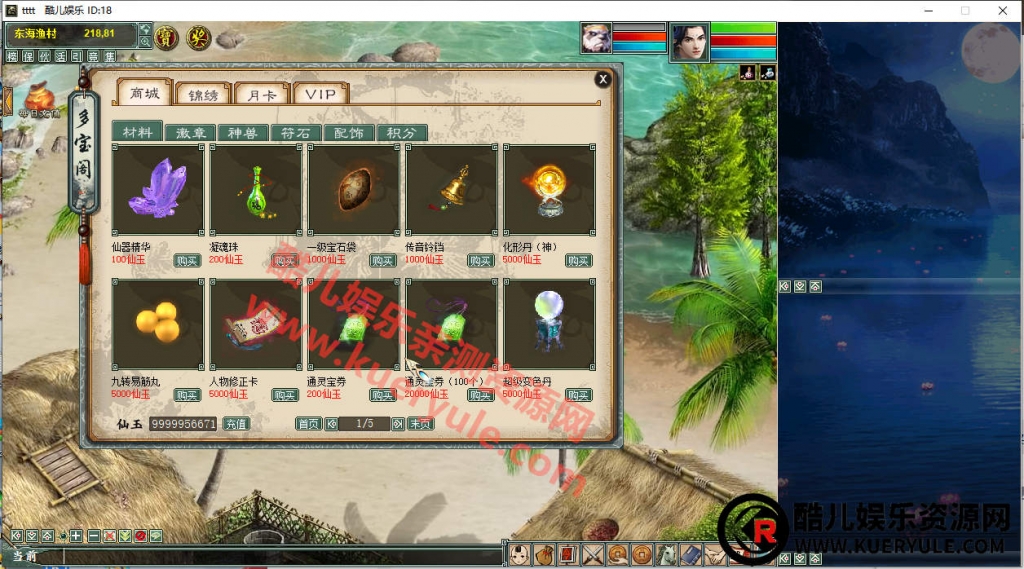Purchase the 凝魂珠 green potion
This screenshot has height=569, width=1024.
click(285, 260)
